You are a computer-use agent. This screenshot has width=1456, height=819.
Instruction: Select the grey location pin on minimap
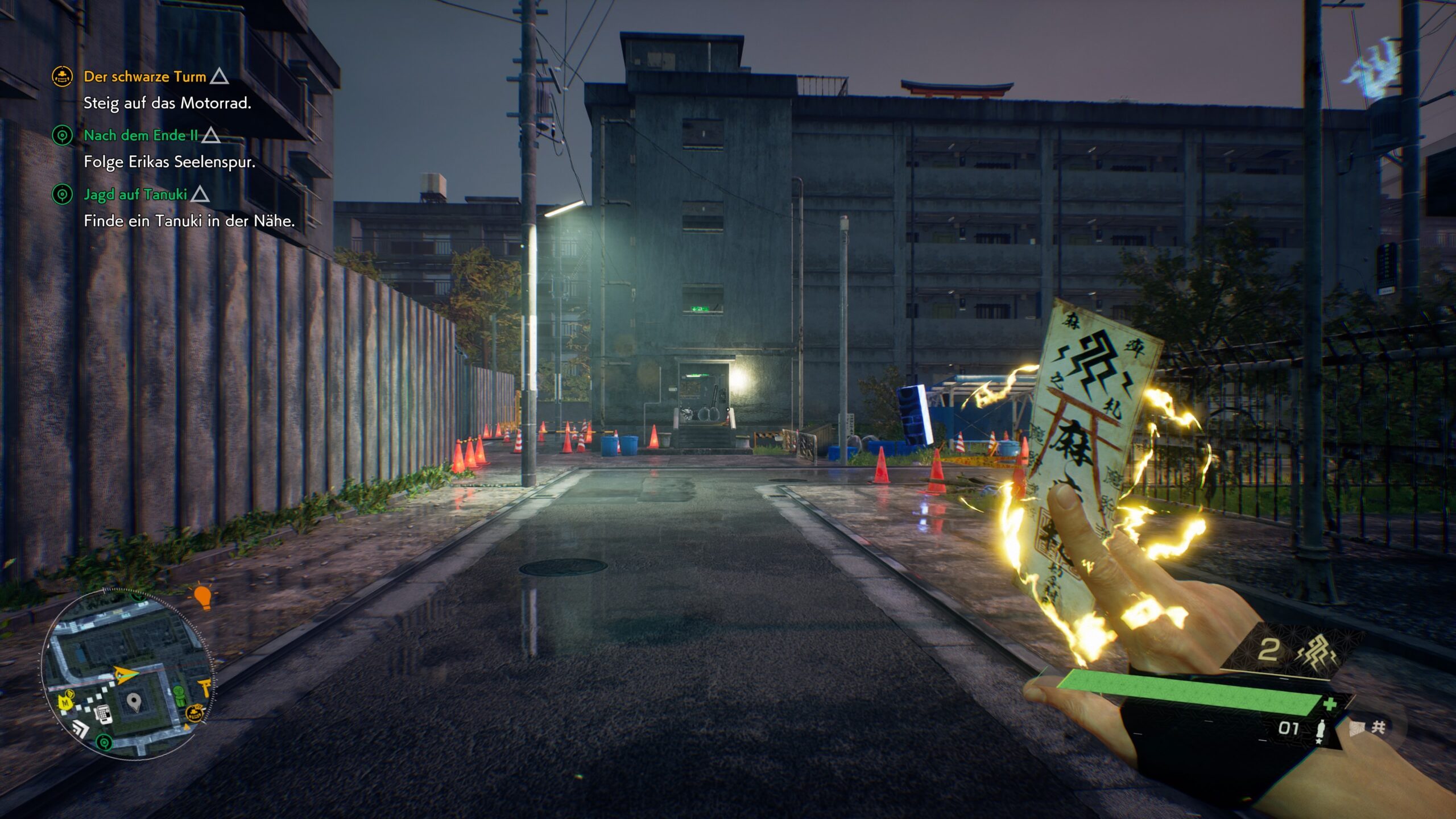pyautogui.click(x=134, y=702)
